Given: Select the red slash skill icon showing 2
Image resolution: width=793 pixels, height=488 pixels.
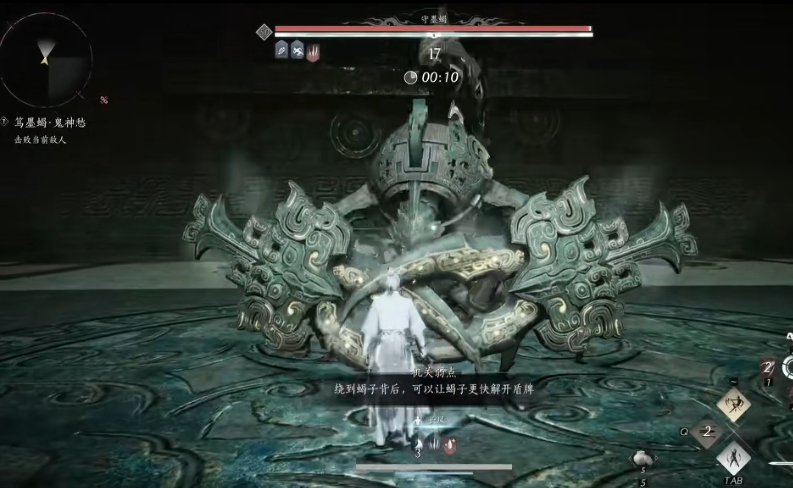Looking at the screenshot, I should click(767, 368).
